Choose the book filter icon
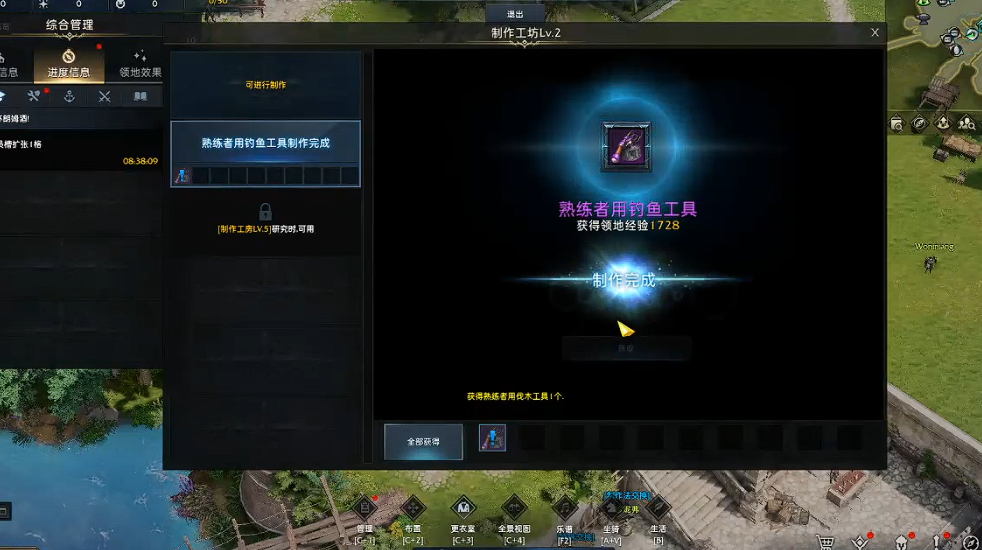Image resolution: width=982 pixels, height=550 pixels. coord(140,97)
